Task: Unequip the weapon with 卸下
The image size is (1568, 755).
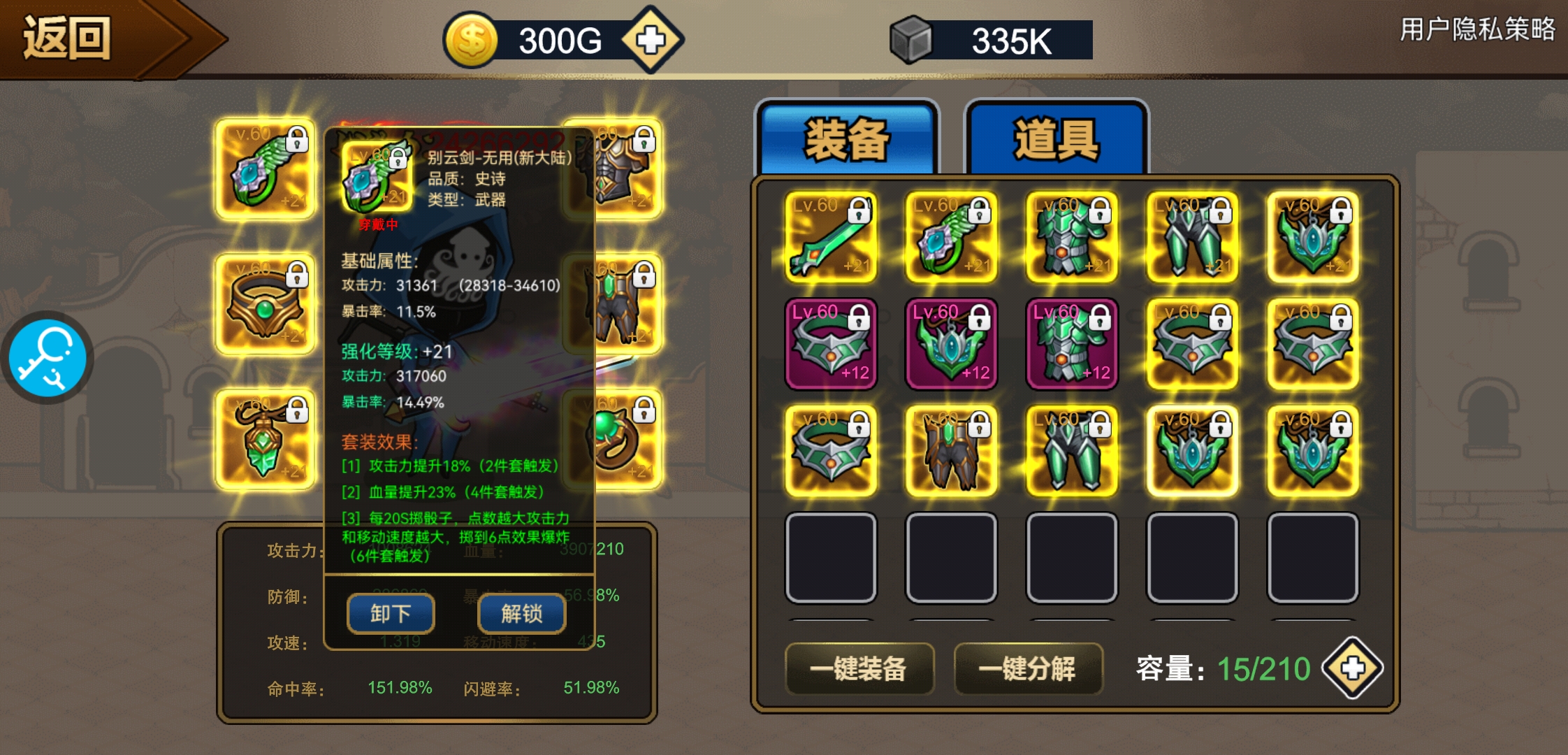Action: (x=391, y=614)
